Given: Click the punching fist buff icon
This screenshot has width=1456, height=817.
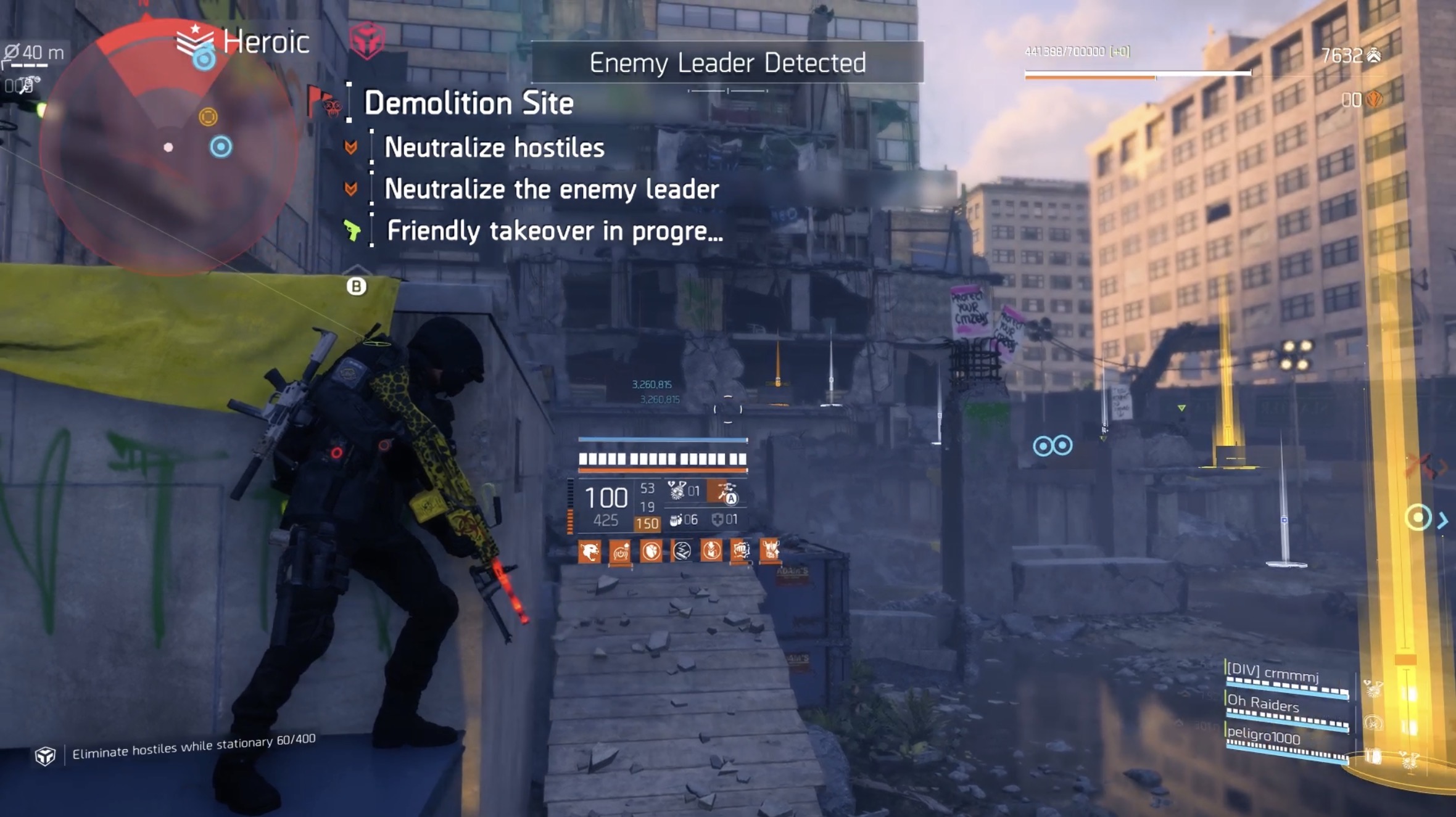Looking at the screenshot, I should 740,551.
